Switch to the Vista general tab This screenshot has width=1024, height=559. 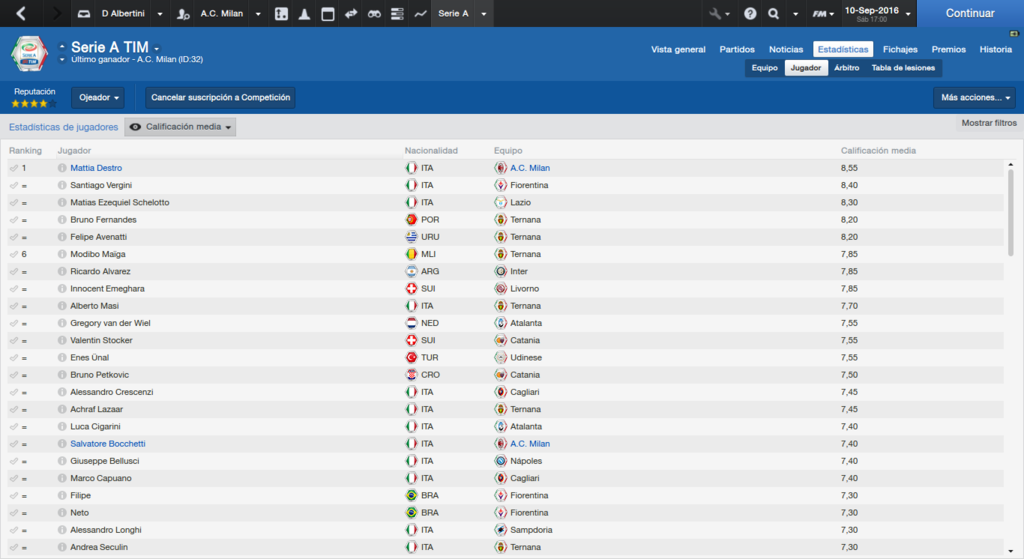click(678, 49)
